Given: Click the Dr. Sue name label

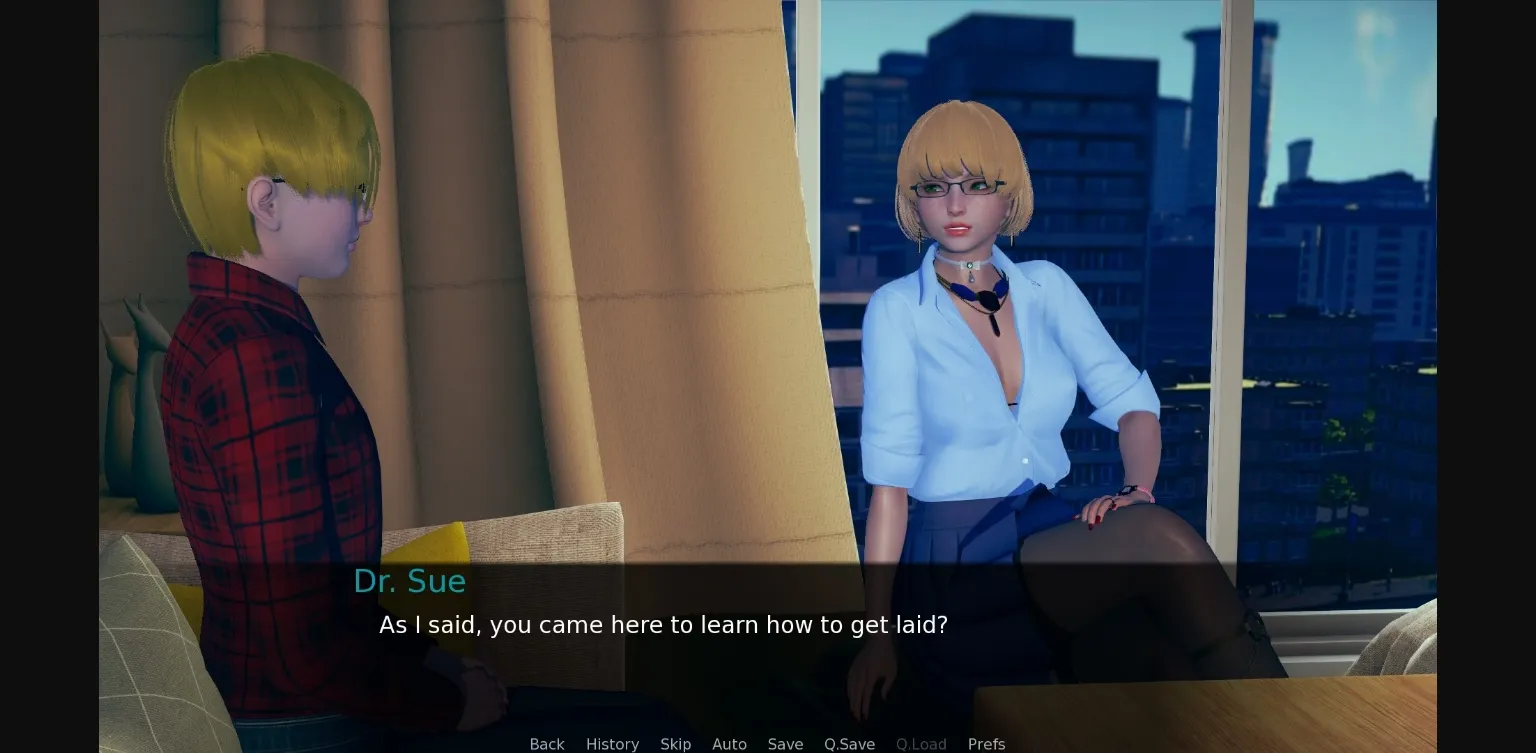Looking at the screenshot, I should point(410,580).
